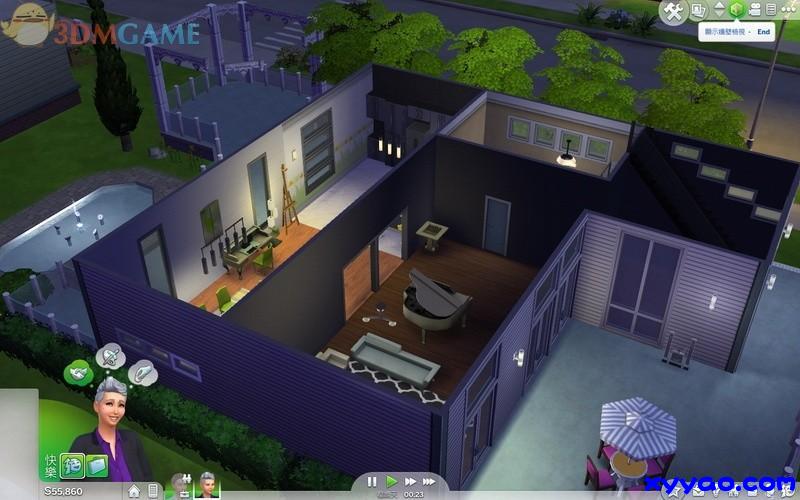This screenshot has height=500, width=800.
Task: Select the rightmost whim thought bubble
Action: coord(141,371)
